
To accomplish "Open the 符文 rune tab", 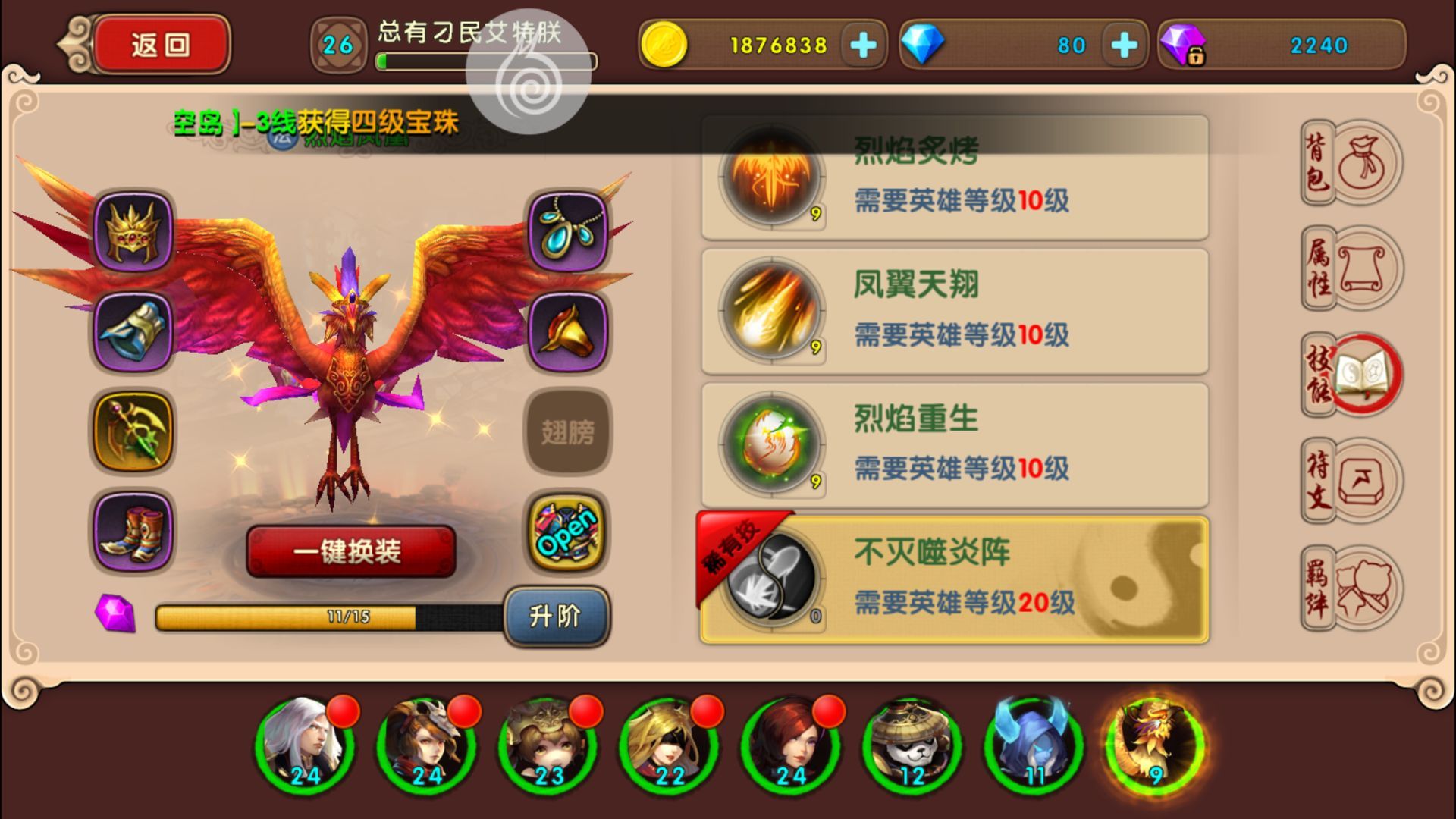I will pyautogui.click(x=1352, y=481).
